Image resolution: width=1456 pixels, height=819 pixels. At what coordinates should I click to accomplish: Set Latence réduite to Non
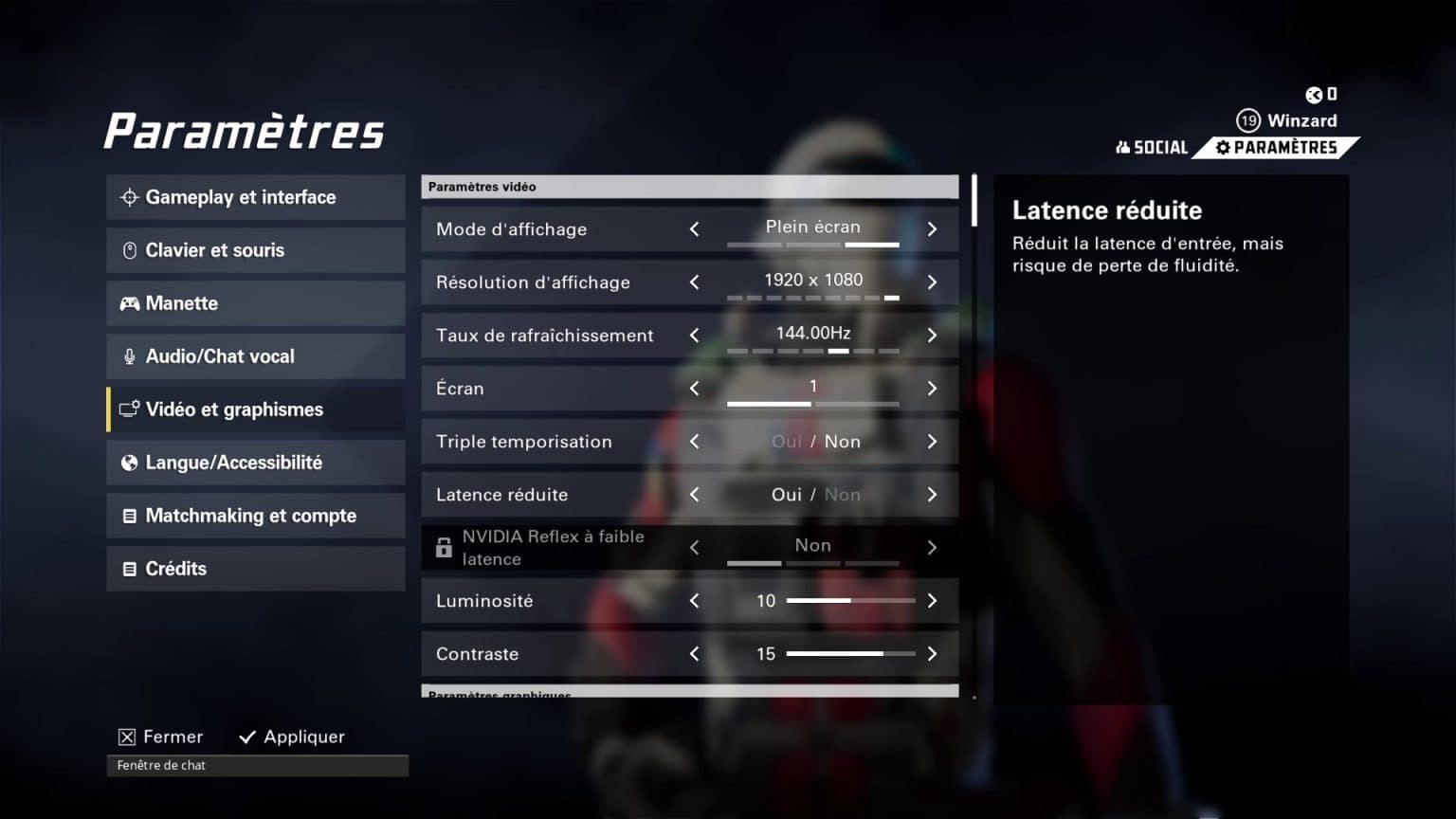click(843, 494)
